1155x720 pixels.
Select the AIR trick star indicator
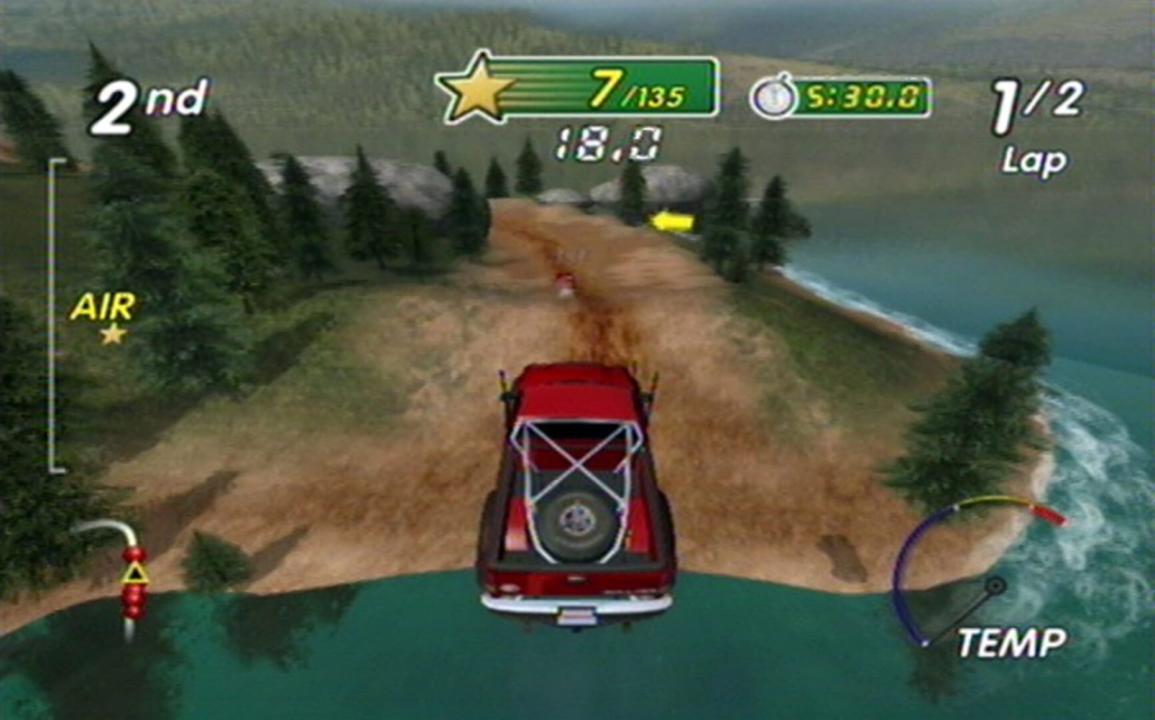click(112, 334)
